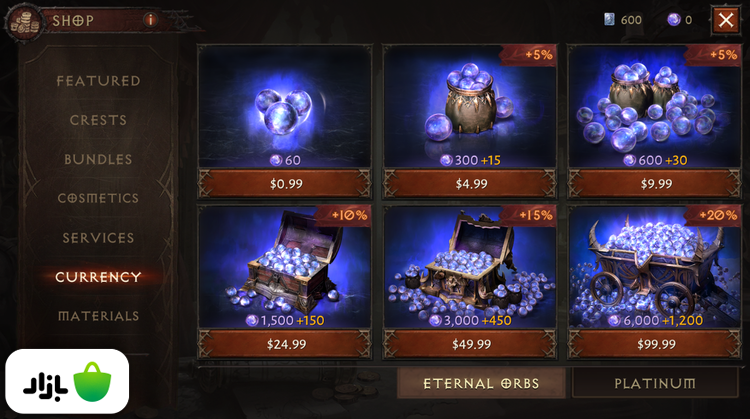Buy 60 orbs for $0.99
750x419 pixels.
tap(287, 184)
